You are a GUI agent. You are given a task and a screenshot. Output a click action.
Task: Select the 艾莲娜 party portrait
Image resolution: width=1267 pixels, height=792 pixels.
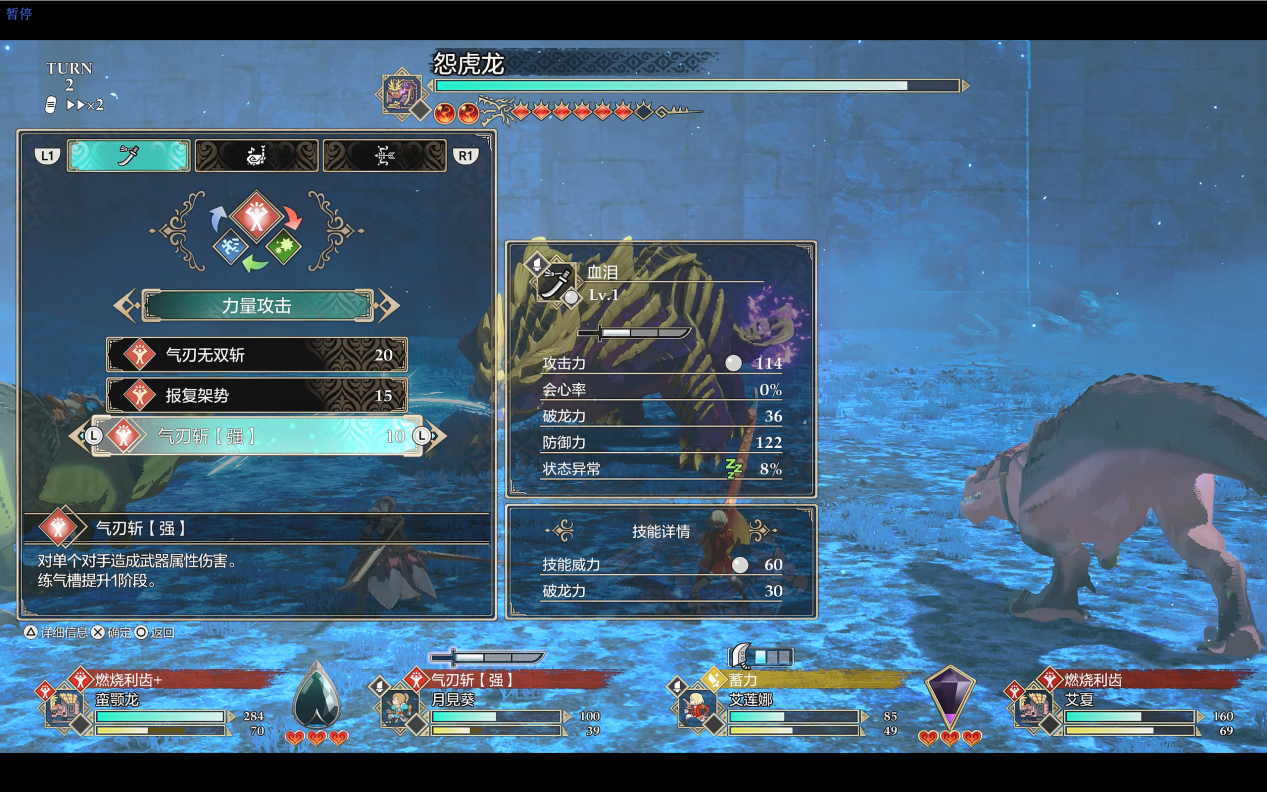[697, 708]
